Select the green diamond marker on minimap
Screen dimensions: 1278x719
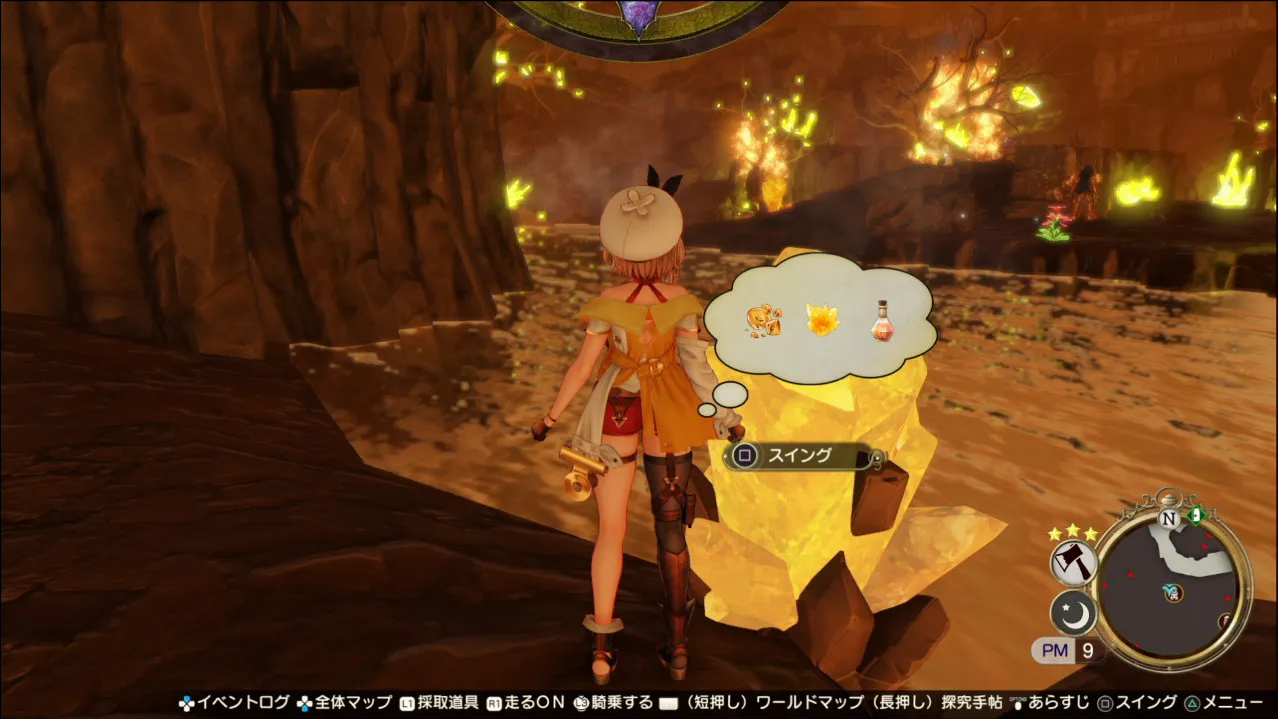tap(1196, 515)
